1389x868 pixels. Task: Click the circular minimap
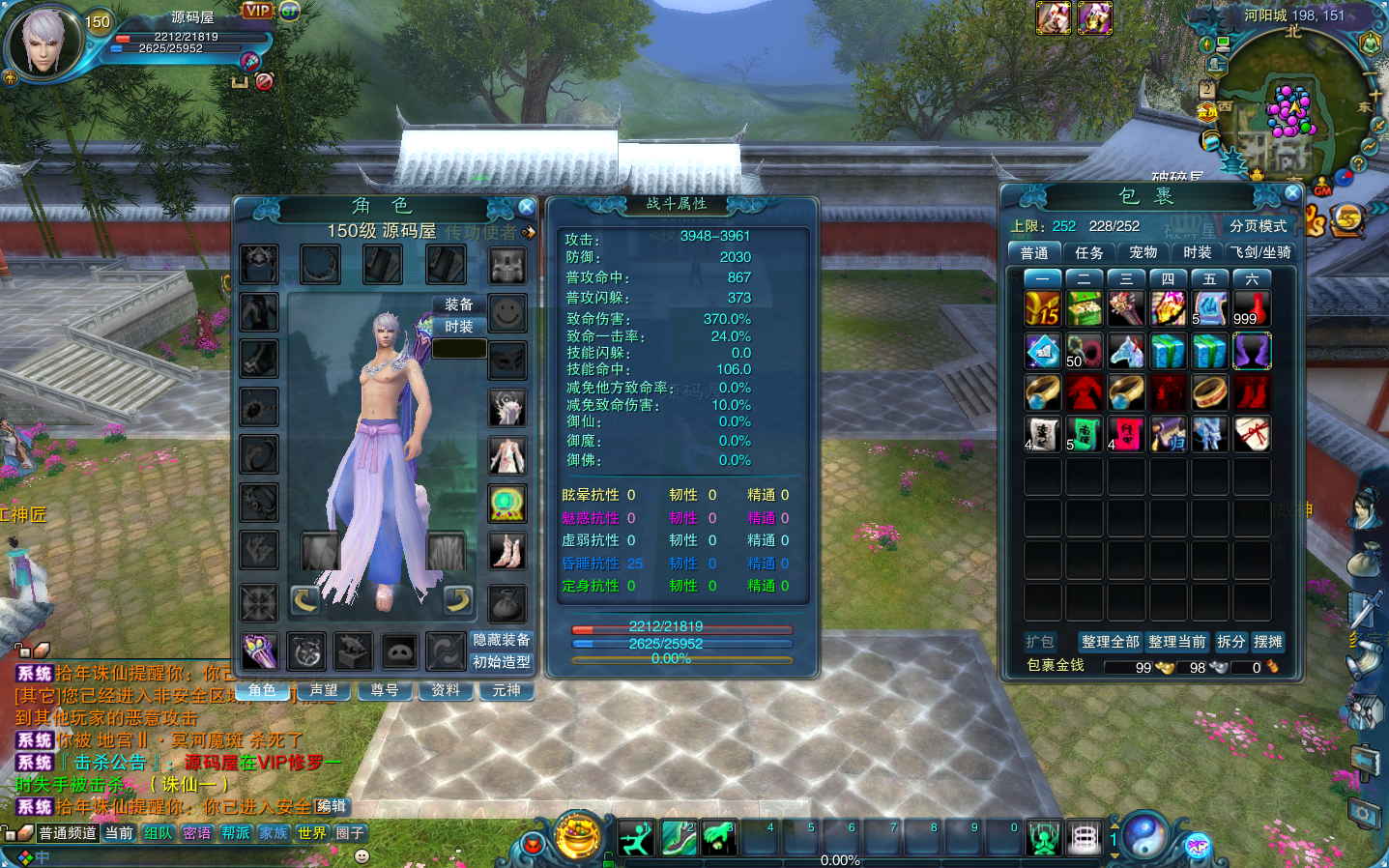1293,101
